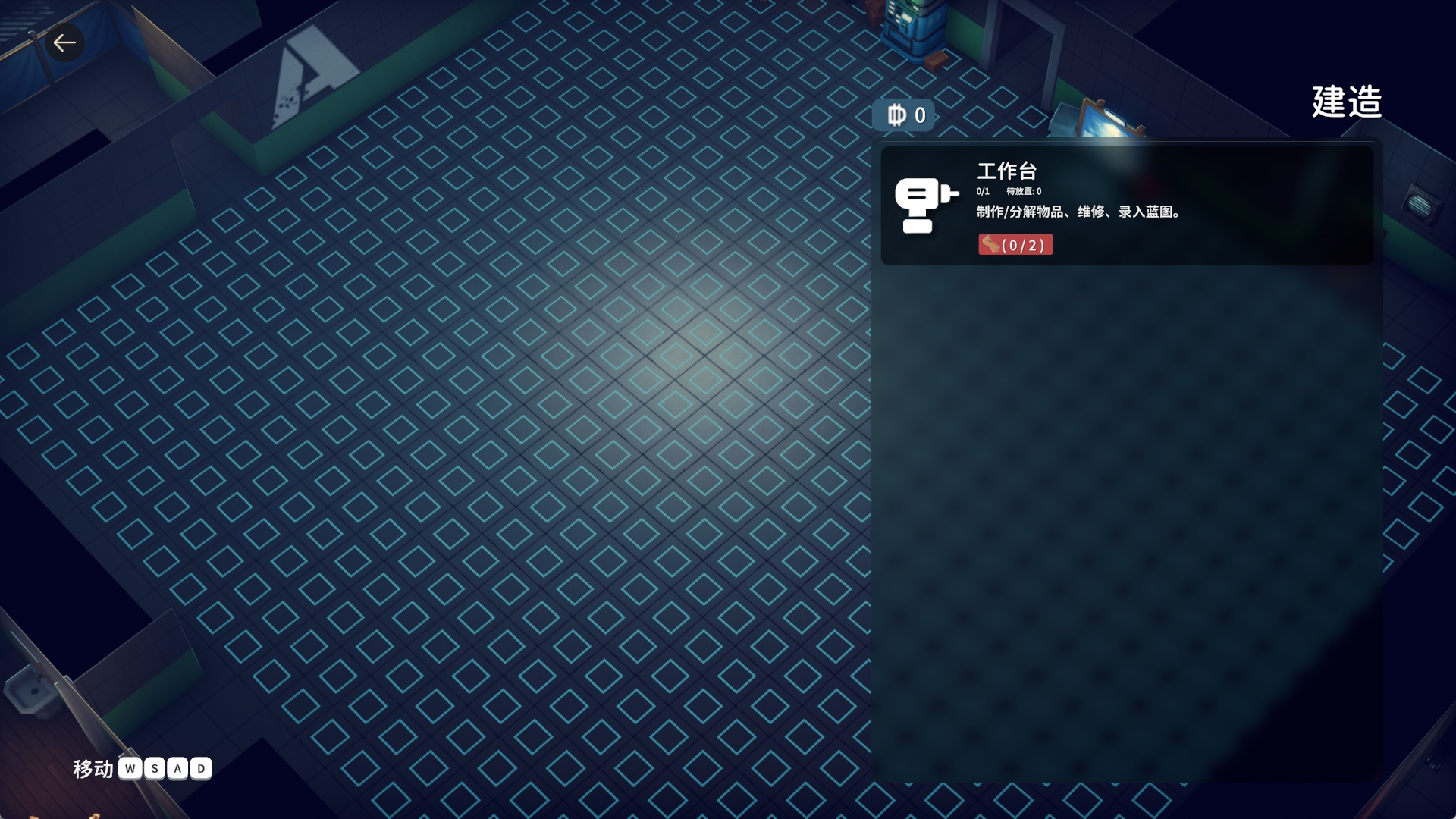The width and height of the screenshot is (1456, 819).
Task: Click the 0/1 build count indicator
Action: (982, 192)
